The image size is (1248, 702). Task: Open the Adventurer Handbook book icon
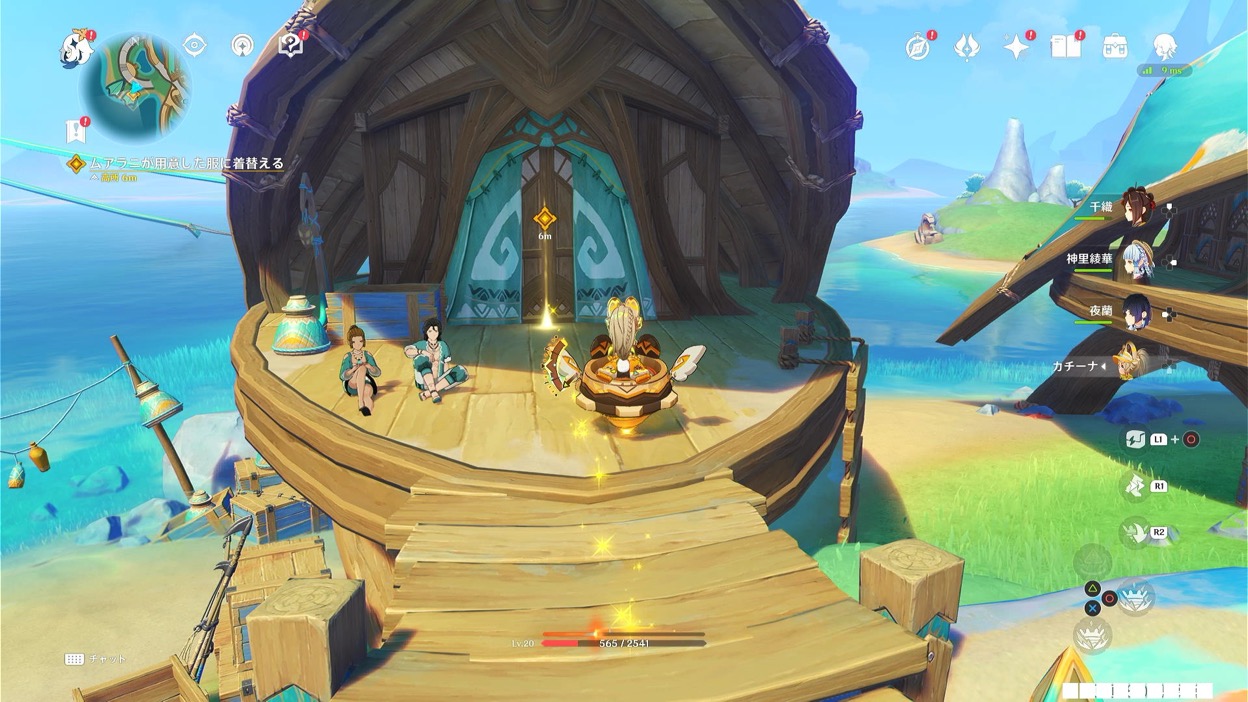pyautogui.click(x=1064, y=46)
